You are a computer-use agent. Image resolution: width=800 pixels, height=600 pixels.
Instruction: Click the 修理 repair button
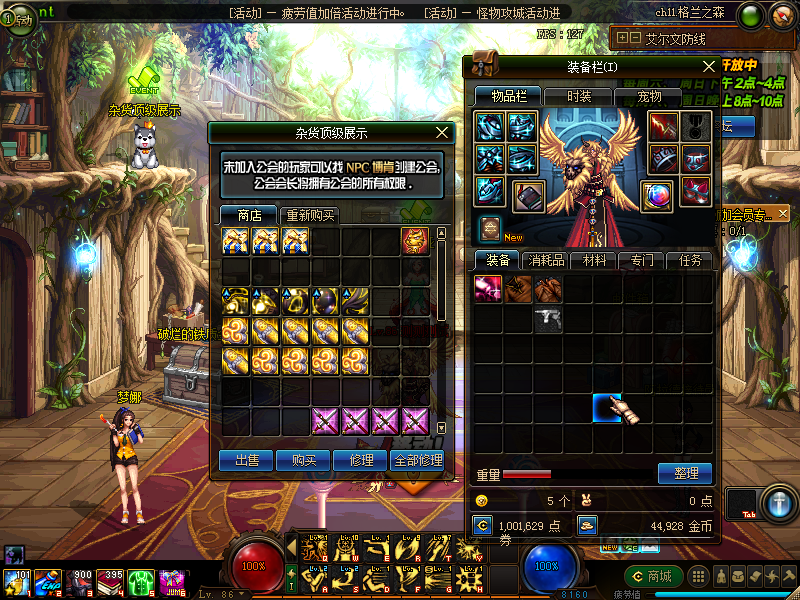click(360, 460)
